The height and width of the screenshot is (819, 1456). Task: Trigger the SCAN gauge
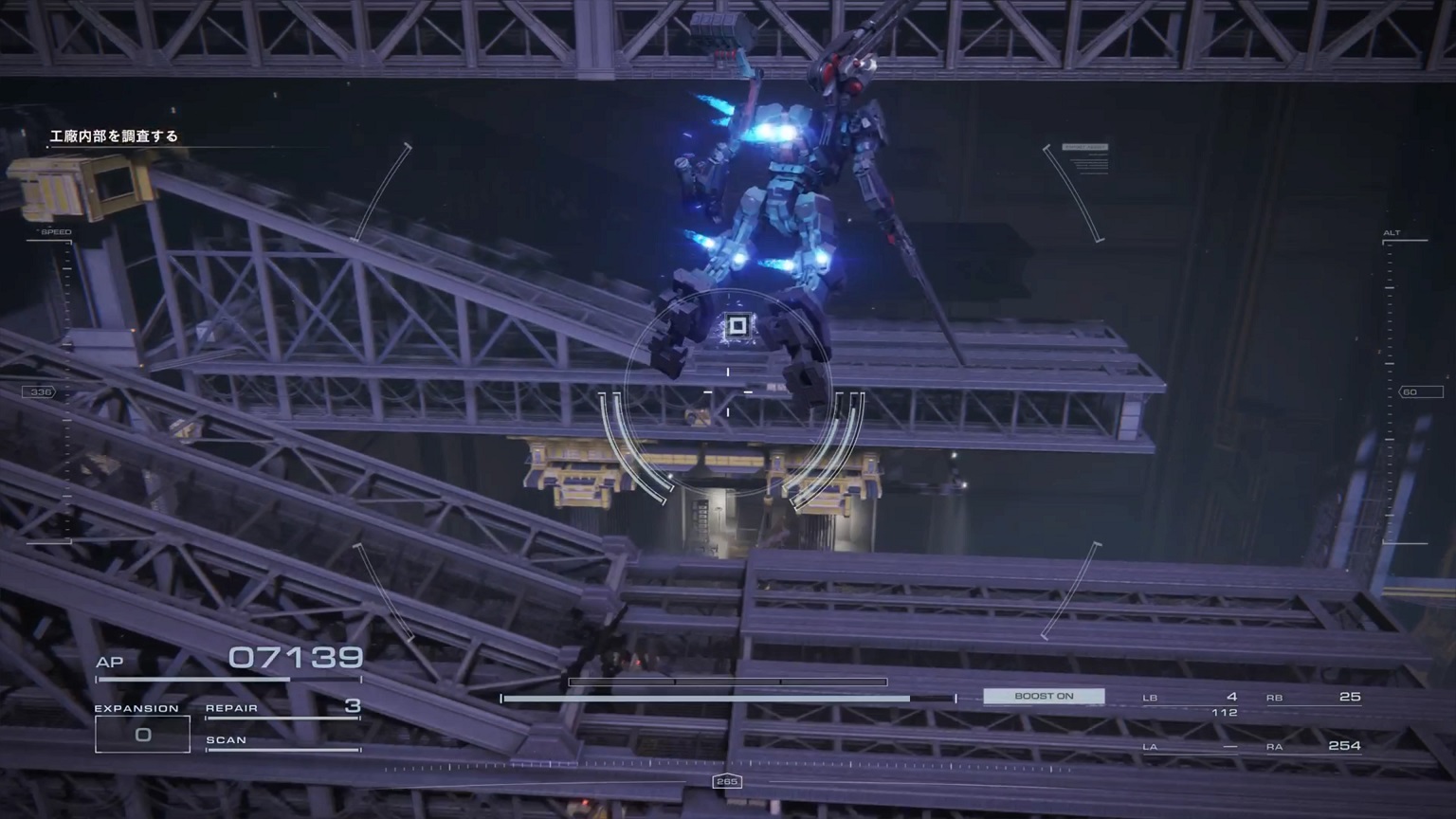(x=282, y=742)
